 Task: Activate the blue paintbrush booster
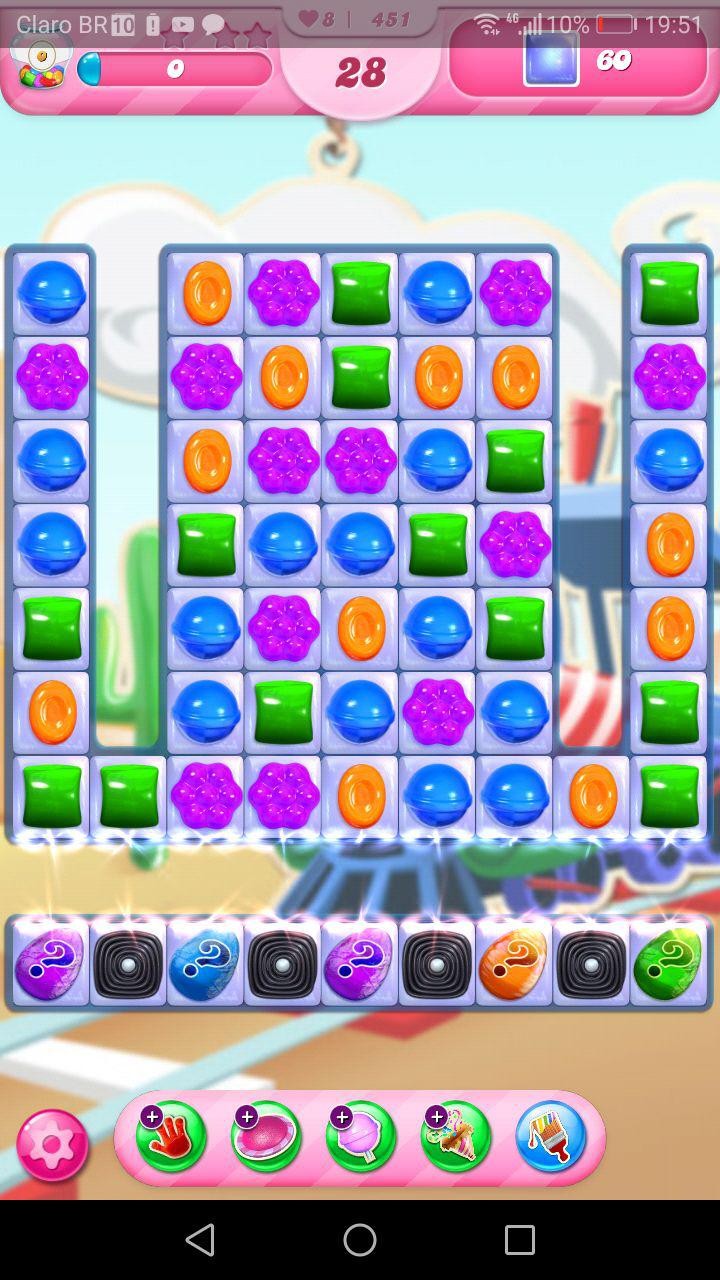(550, 1137)
